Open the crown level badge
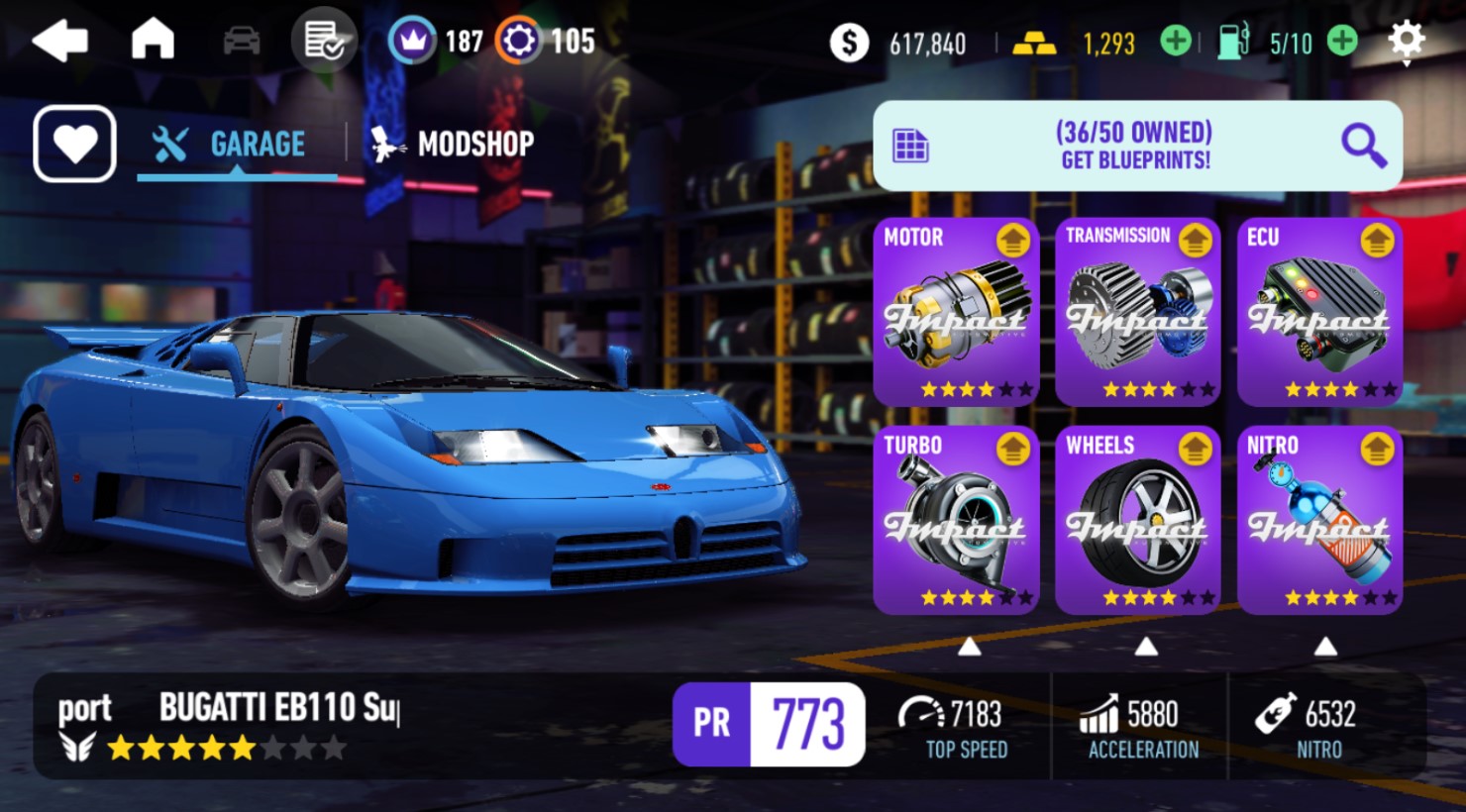Viewport: 1466px width, 812px height. pos(412,42)
